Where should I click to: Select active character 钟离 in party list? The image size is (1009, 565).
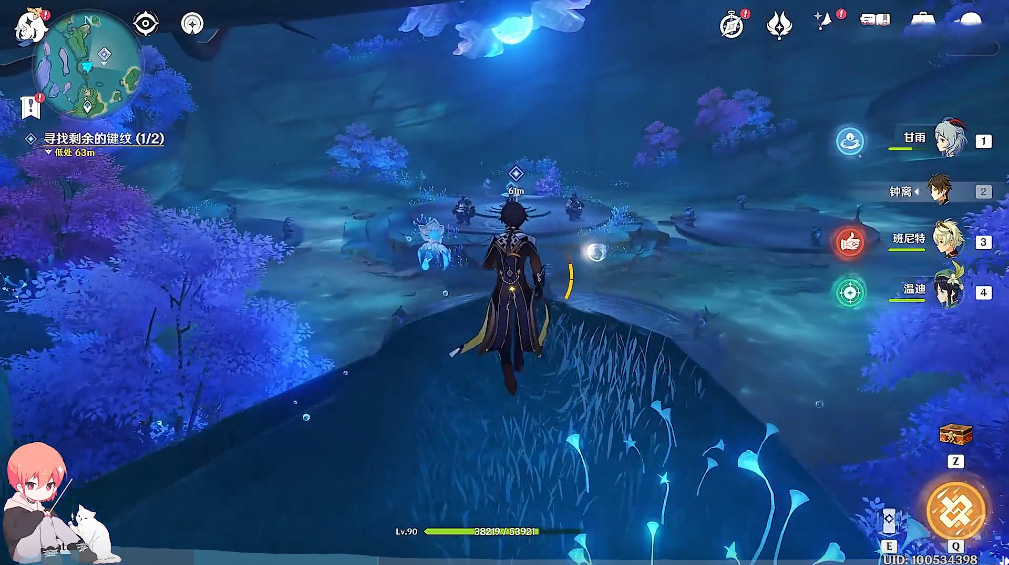pos(938,191)
